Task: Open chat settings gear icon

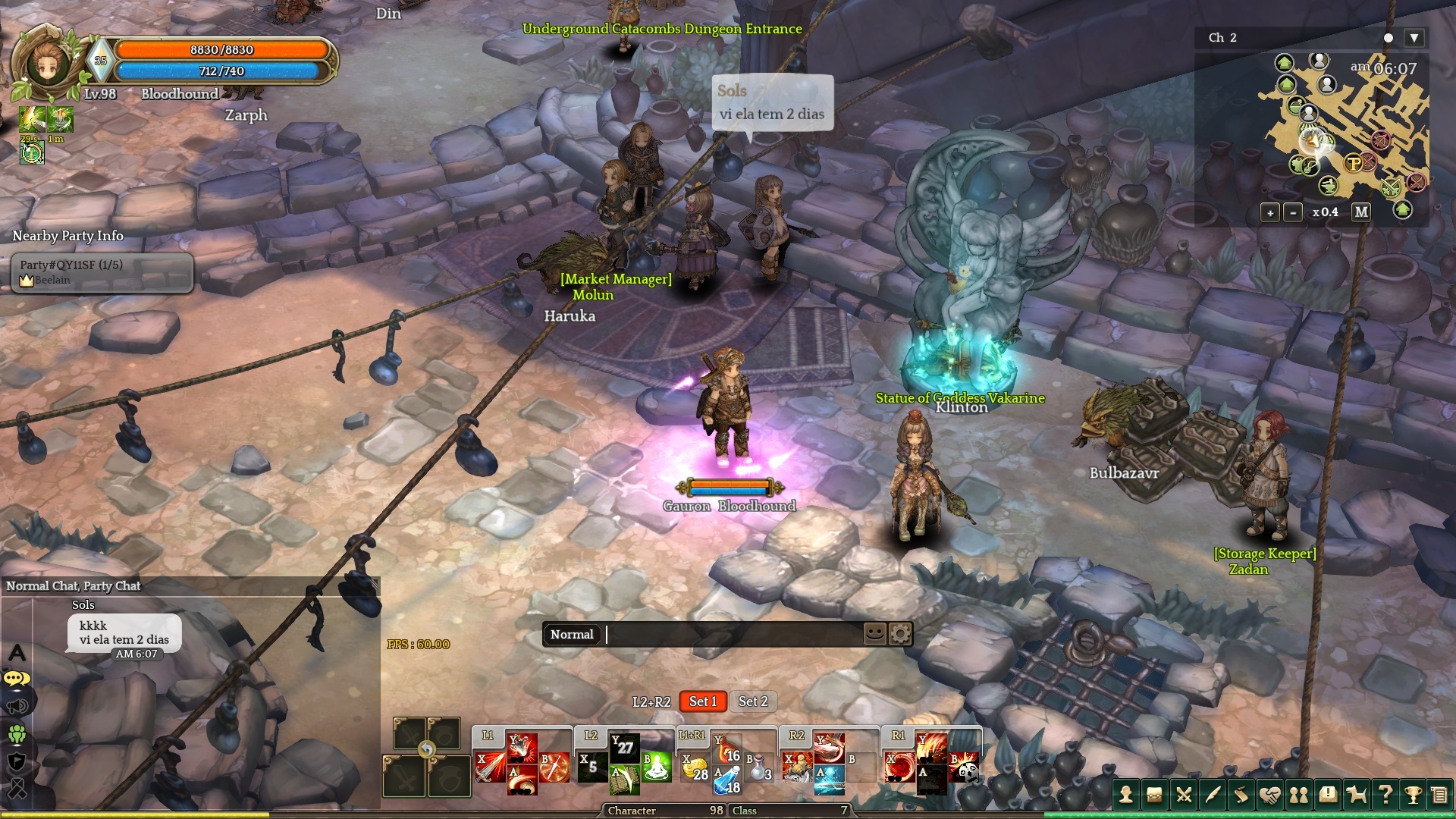Action: 900,634
